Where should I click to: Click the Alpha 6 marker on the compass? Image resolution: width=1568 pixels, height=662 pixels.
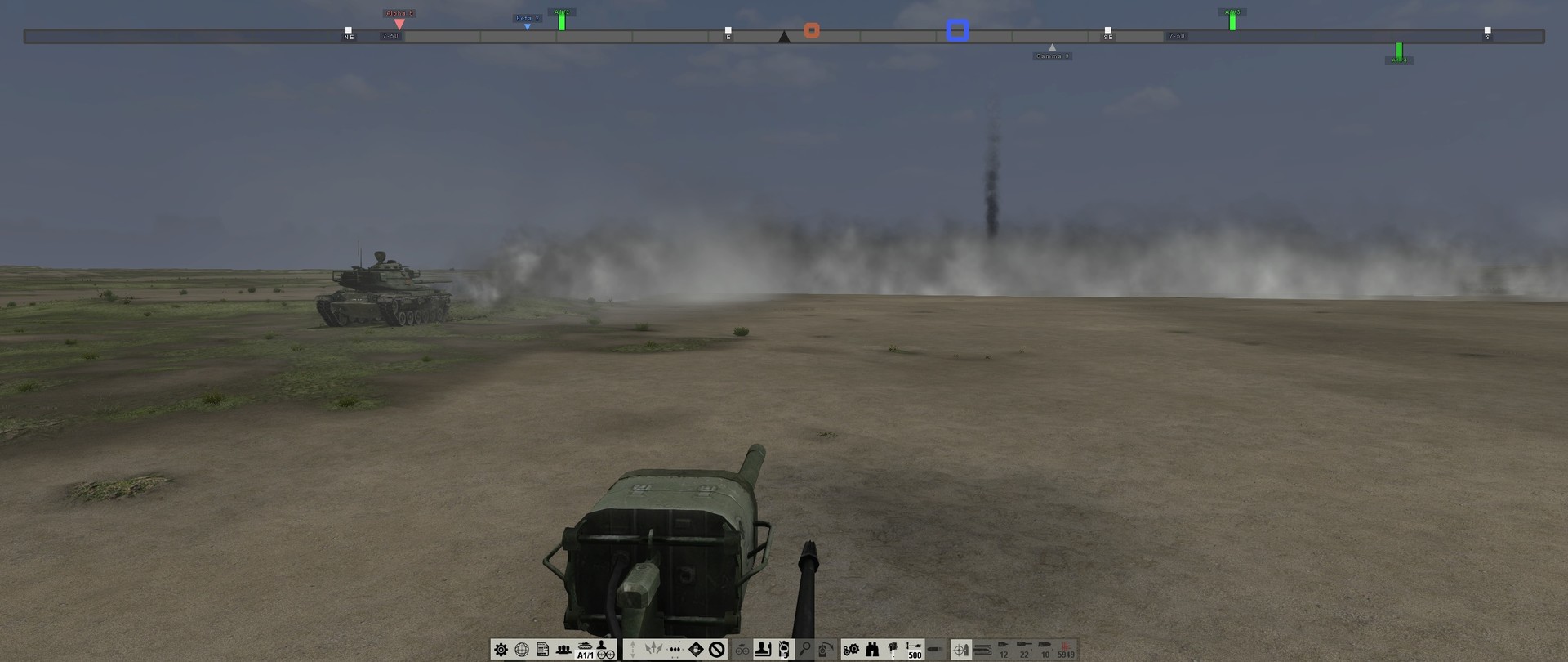click(399, 15)
